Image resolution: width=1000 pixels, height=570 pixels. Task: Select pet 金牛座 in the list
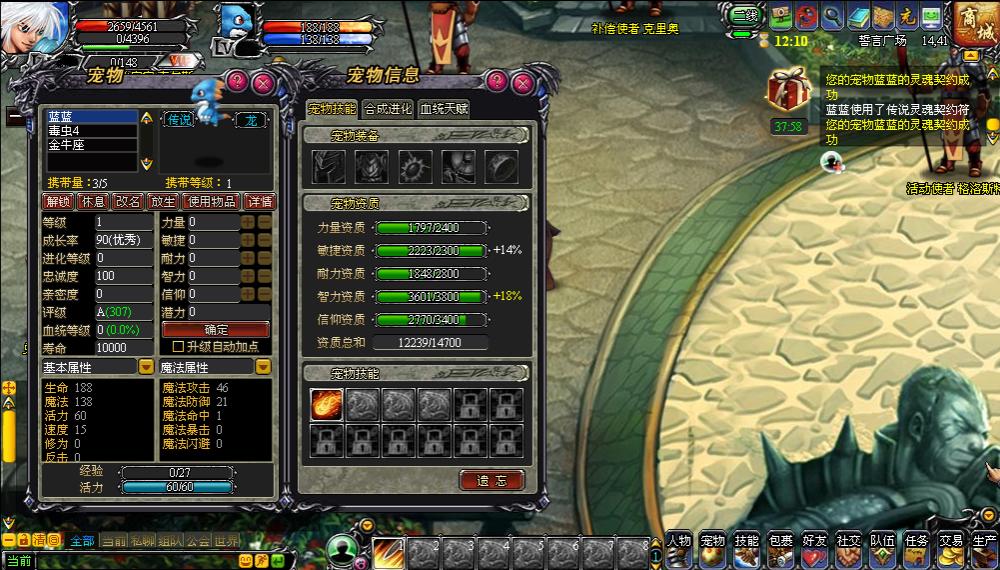(x=90, y=145)
